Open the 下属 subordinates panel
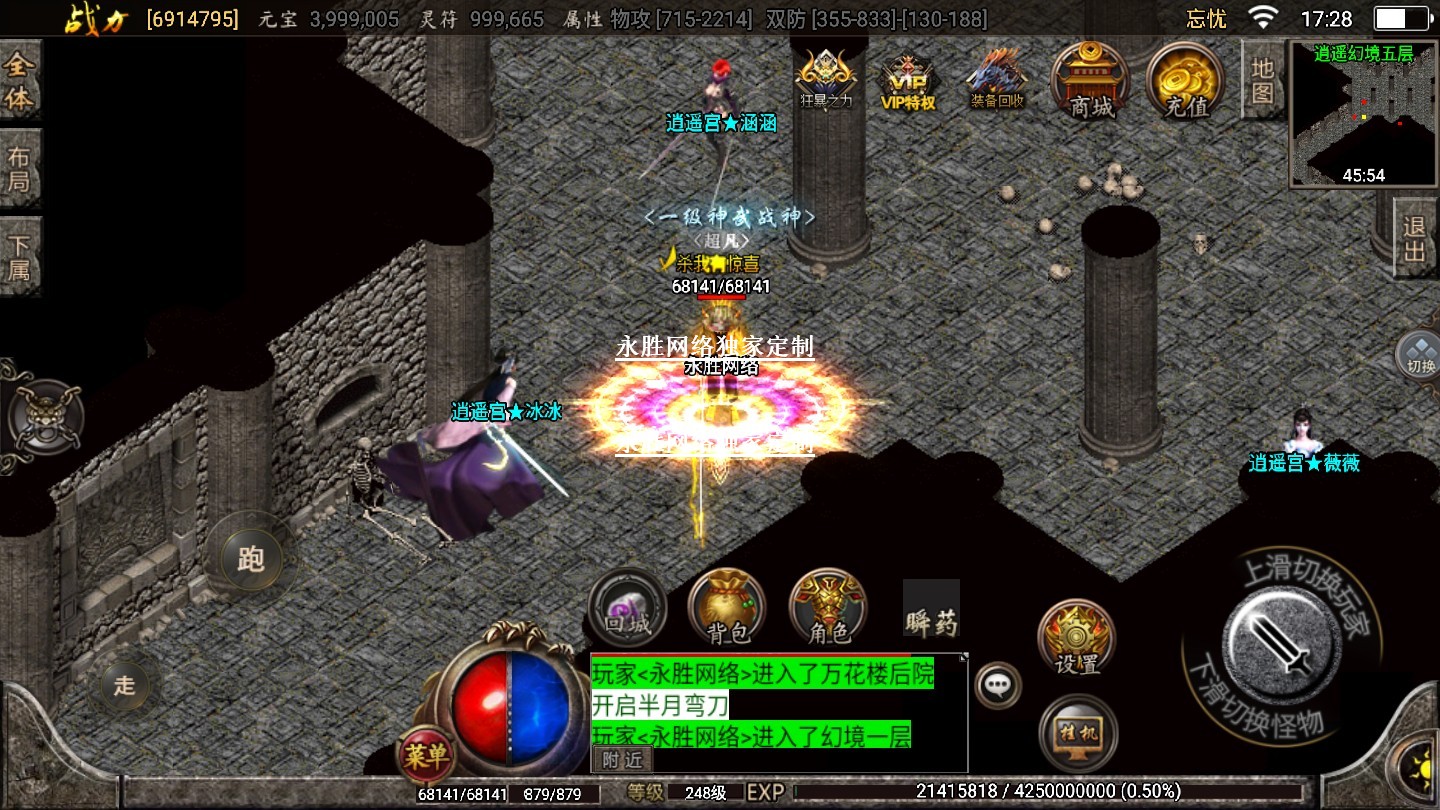Screen dimensions: 1440x810 (x=20, y=257)
